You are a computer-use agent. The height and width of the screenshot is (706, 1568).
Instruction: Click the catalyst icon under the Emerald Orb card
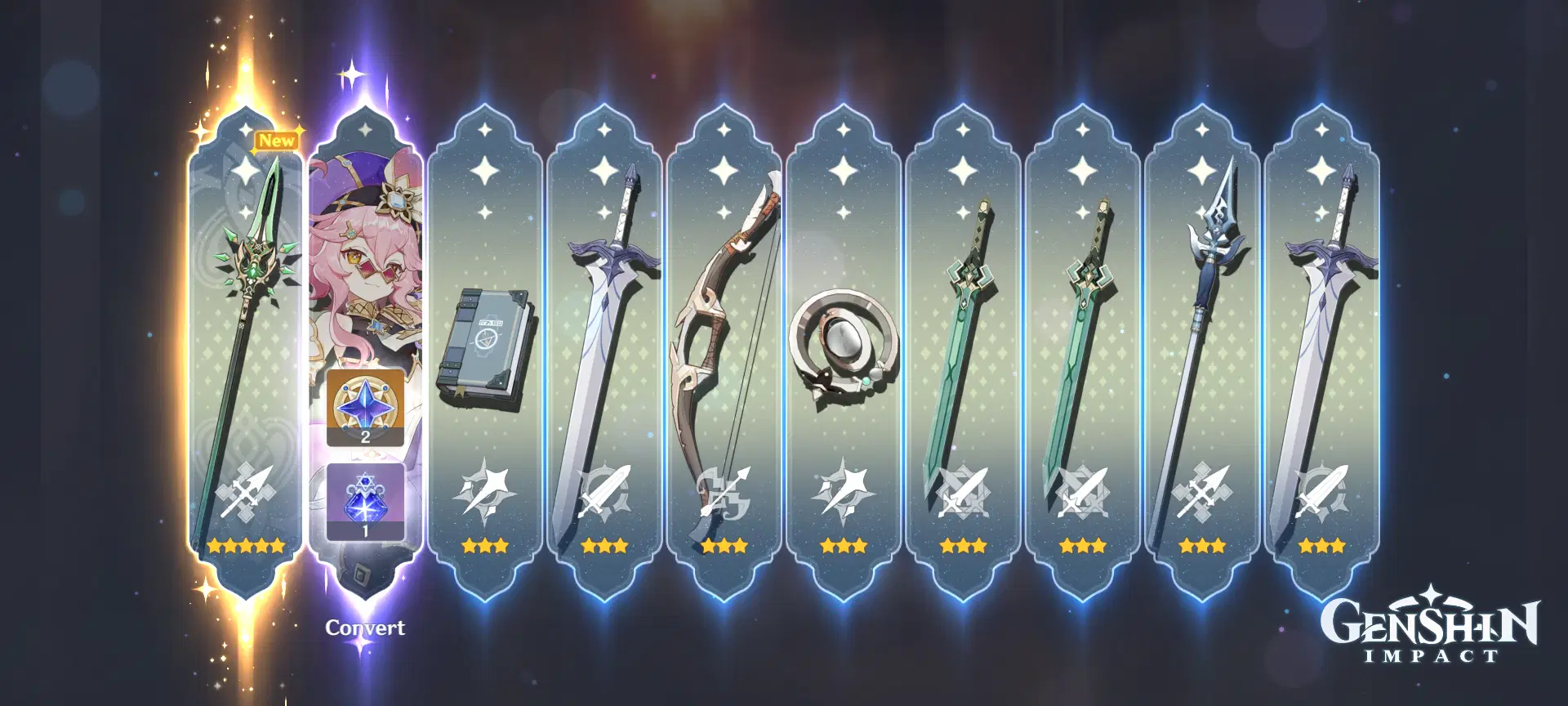tap(841, 493)
